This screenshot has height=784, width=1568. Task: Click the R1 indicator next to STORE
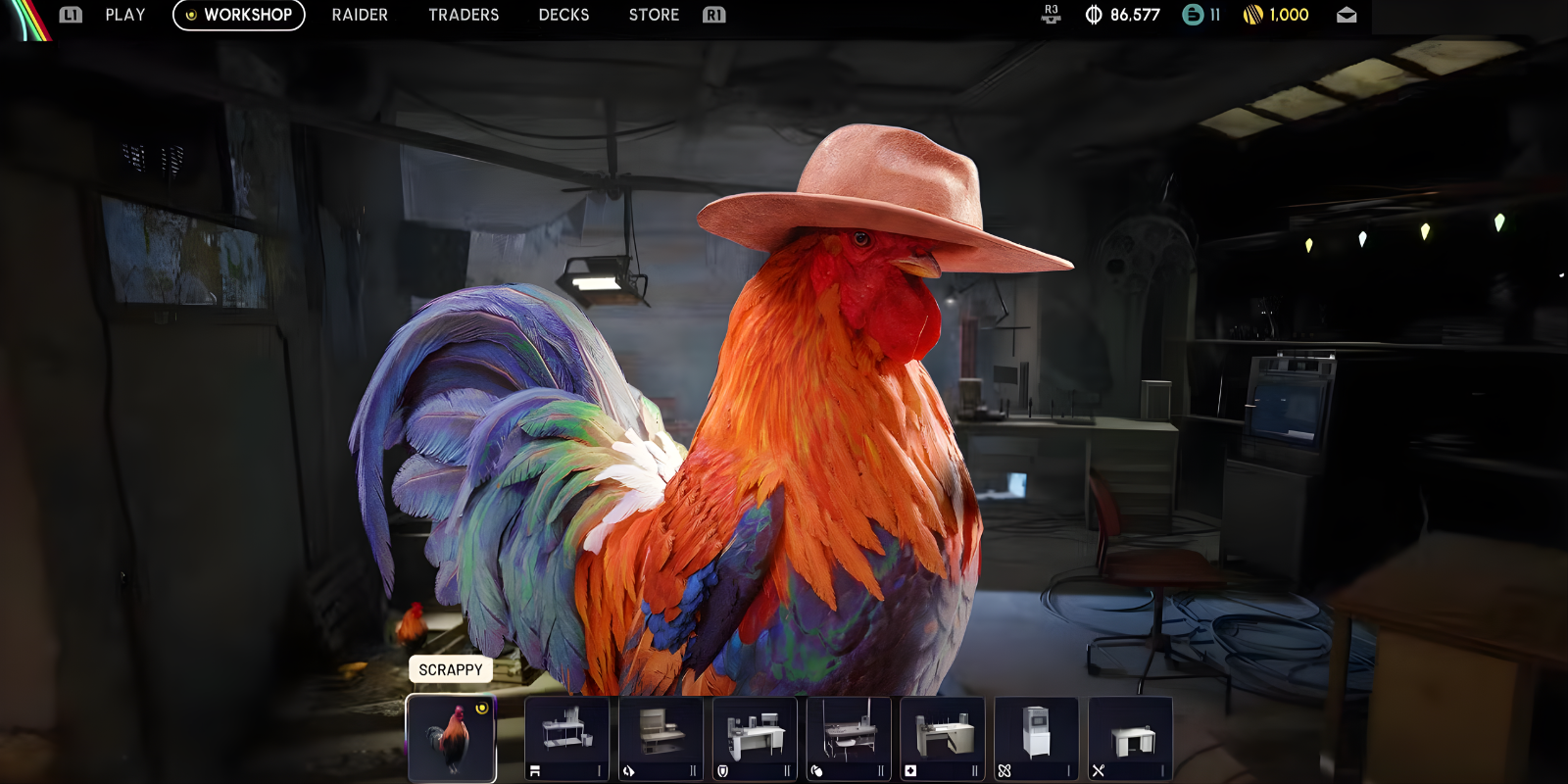(712, 15)
